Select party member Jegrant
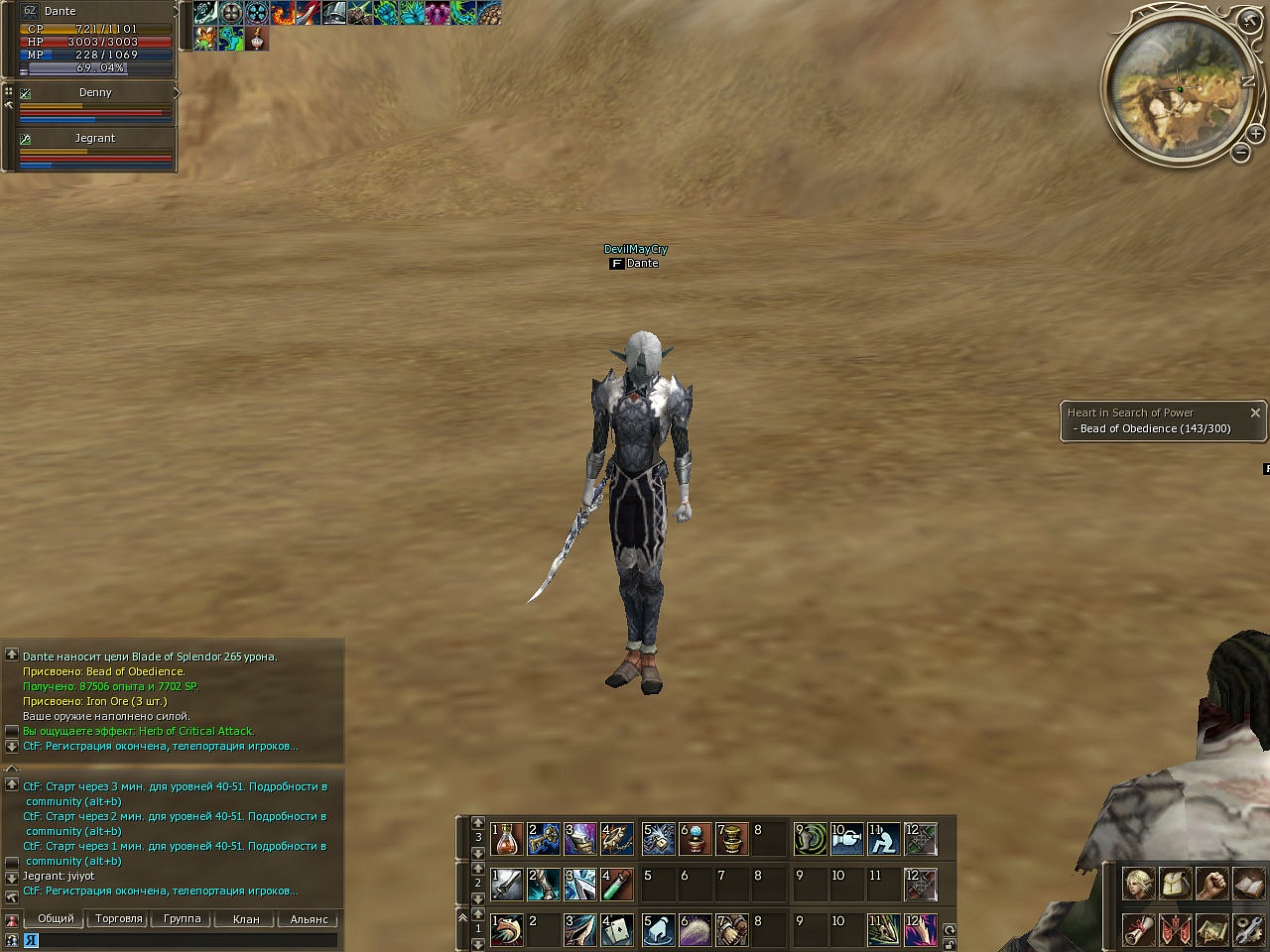The width and height of the screenshot is (1270, 952). [x=95, y=139]
